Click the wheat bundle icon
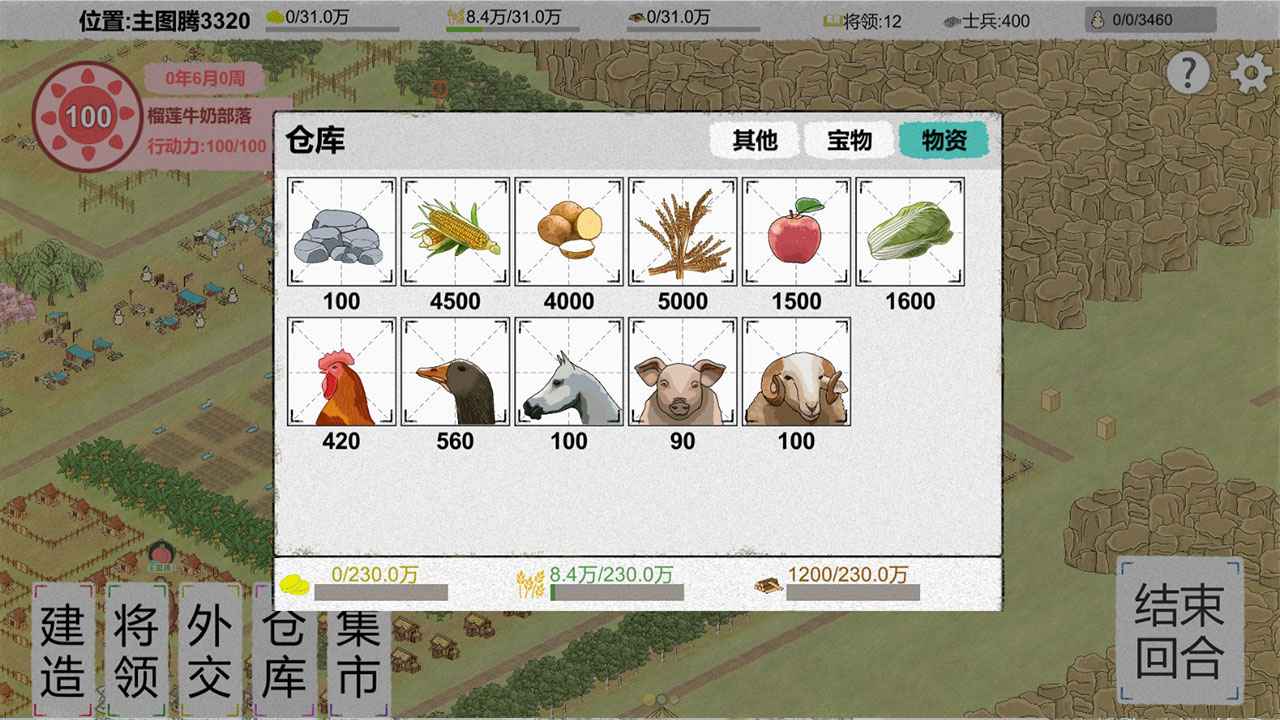The height and width of the screenshot is (720, 1280). click(x=683, y=231)
